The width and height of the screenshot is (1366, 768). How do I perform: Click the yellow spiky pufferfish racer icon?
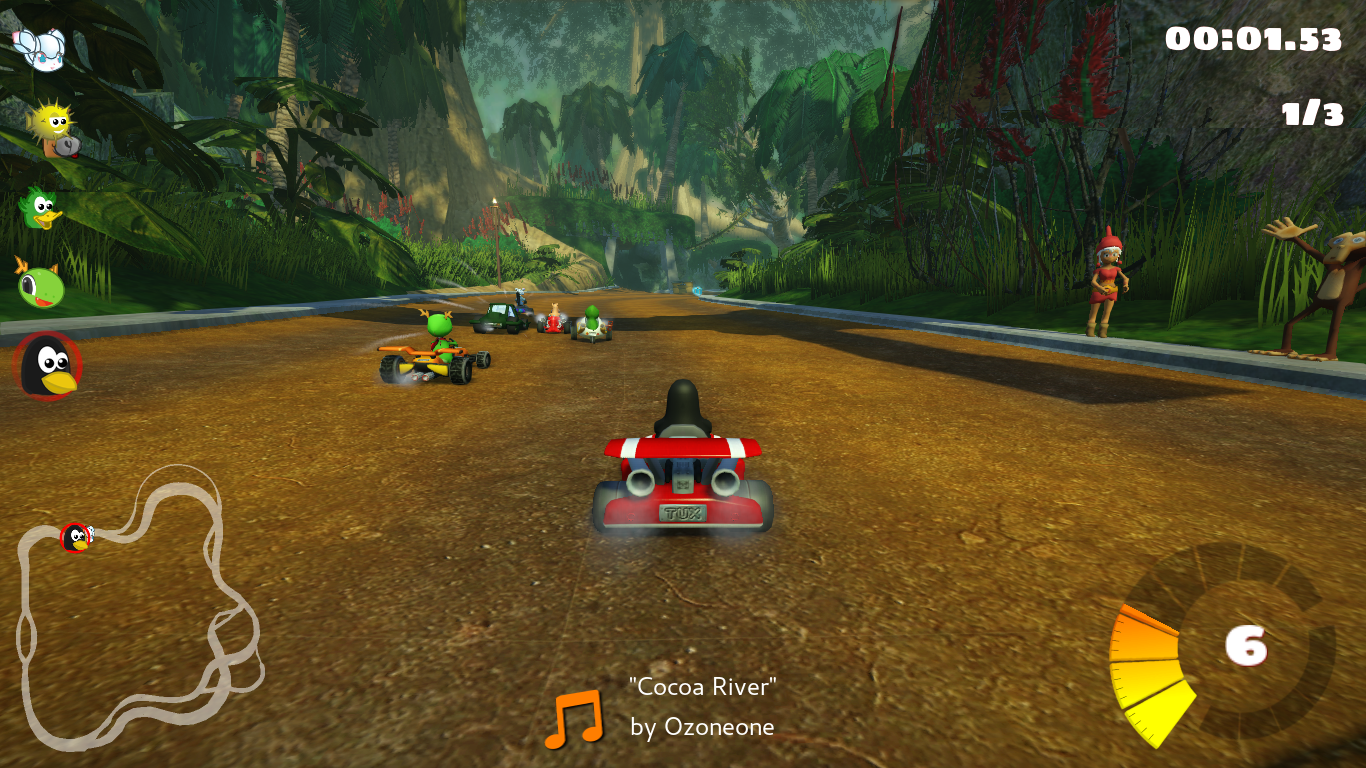52,127
